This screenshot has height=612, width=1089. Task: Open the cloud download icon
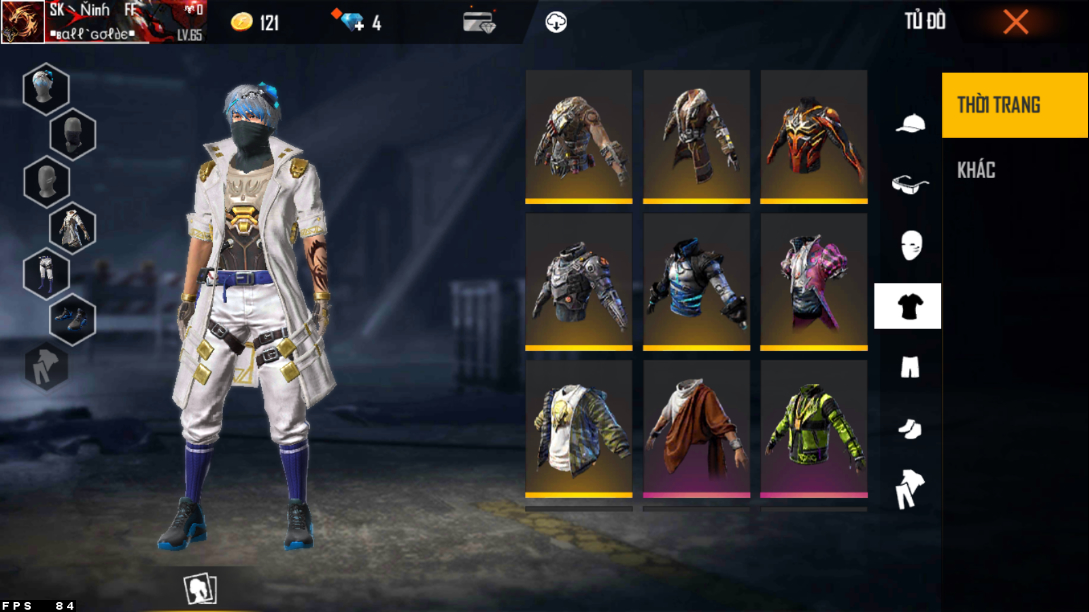[x=556, y=22]
